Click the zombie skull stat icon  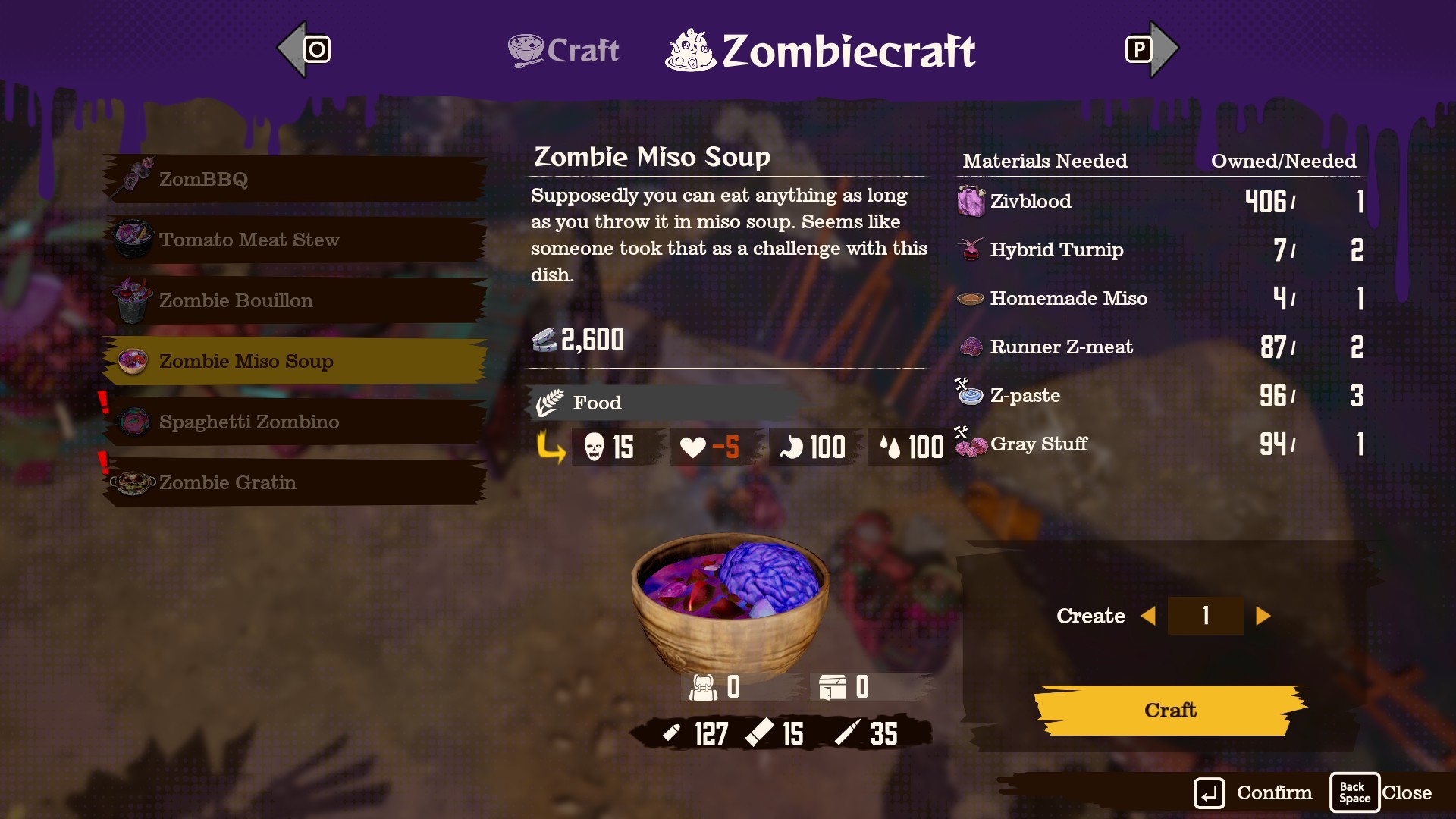(x=595, y=447)
